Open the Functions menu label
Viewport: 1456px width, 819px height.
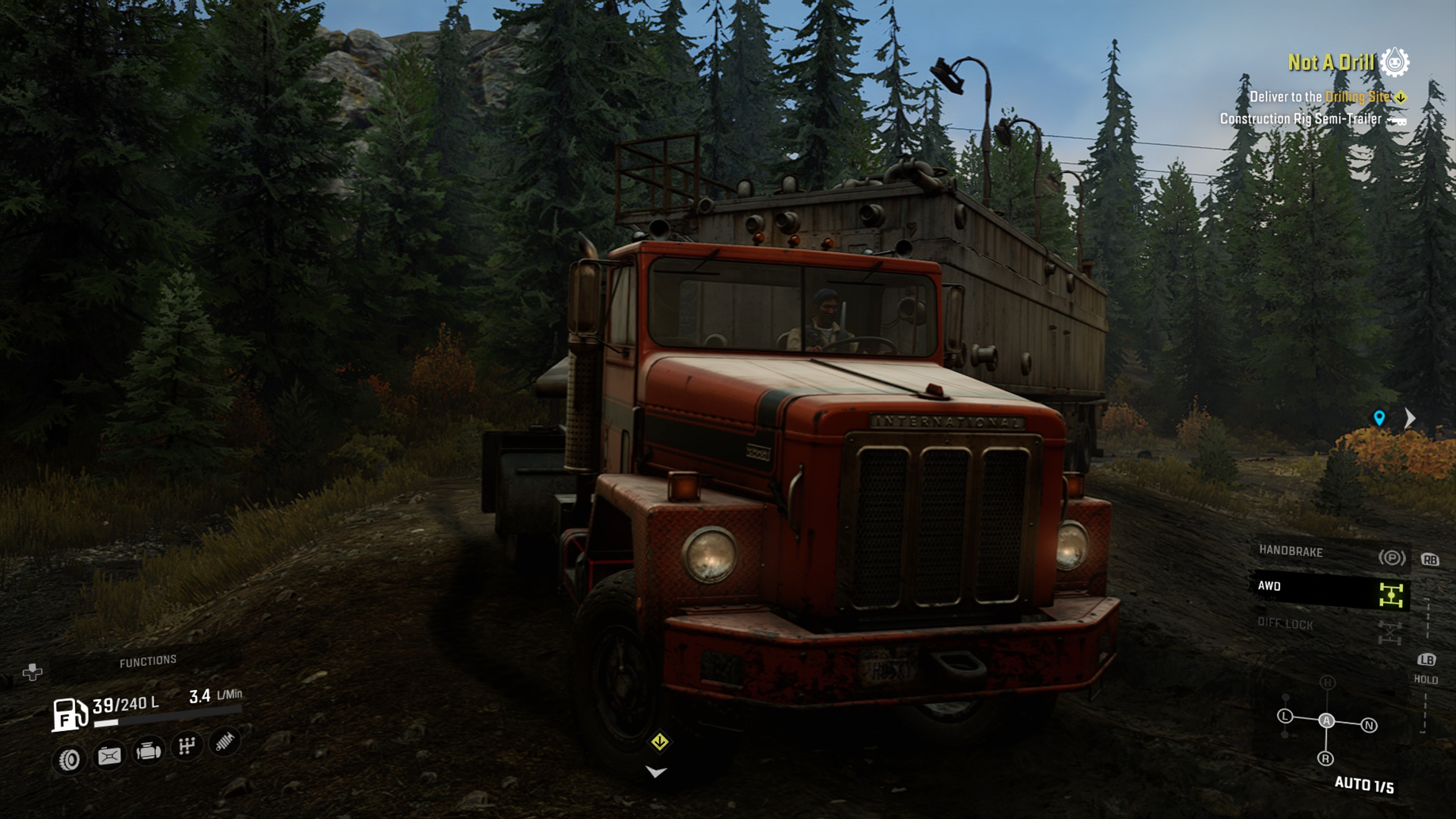(x=148, y=661)
